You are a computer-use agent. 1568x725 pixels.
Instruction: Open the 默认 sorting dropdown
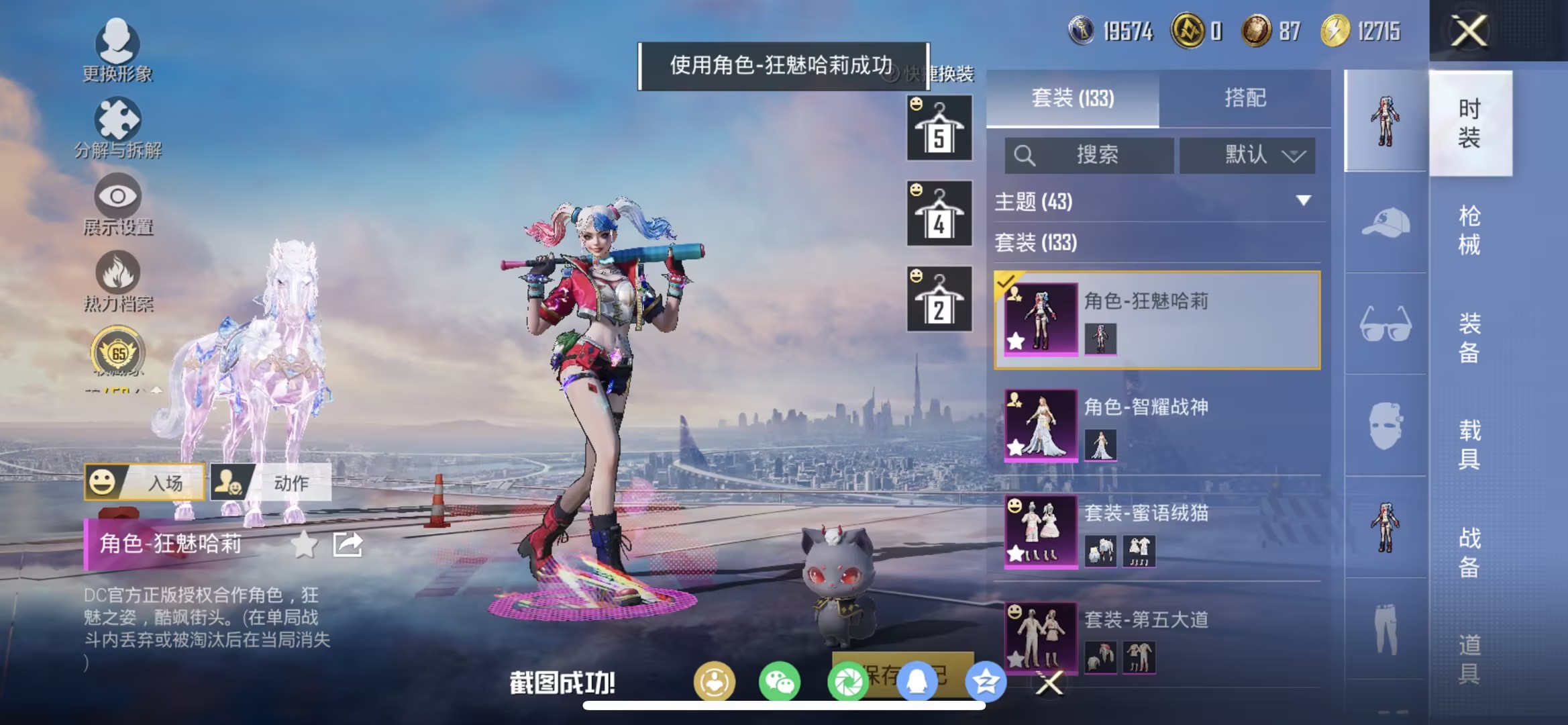(x=1248, y=156)
